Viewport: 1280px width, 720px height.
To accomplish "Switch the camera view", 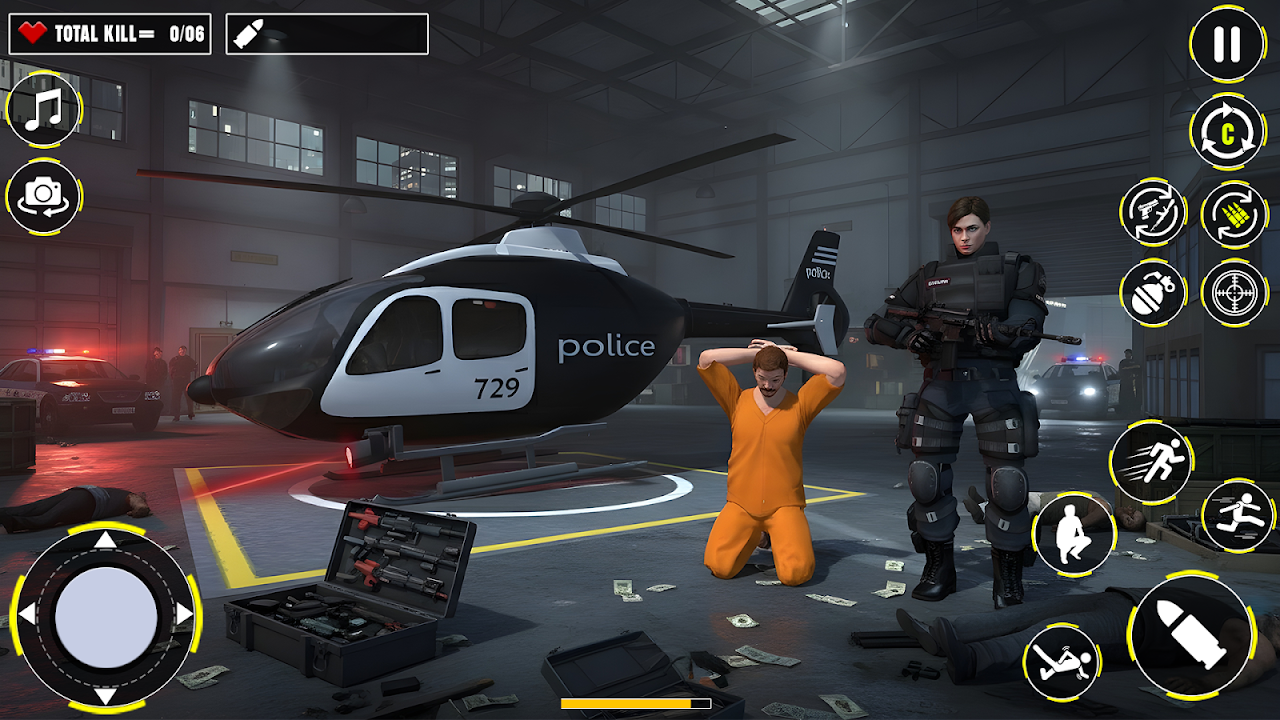I will [x=44, y=196].
